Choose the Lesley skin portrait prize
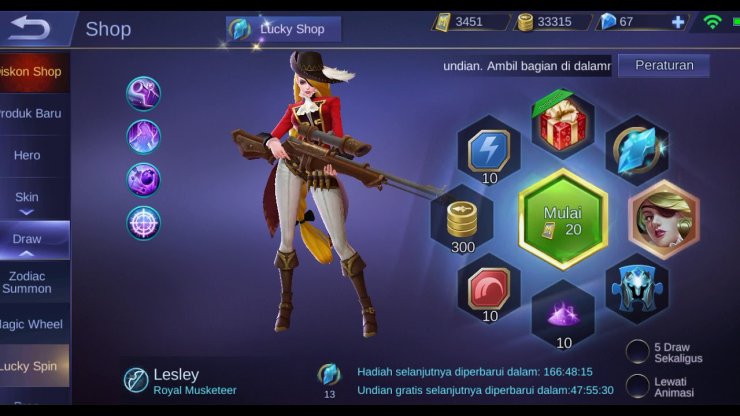 (x=662, y=218)
